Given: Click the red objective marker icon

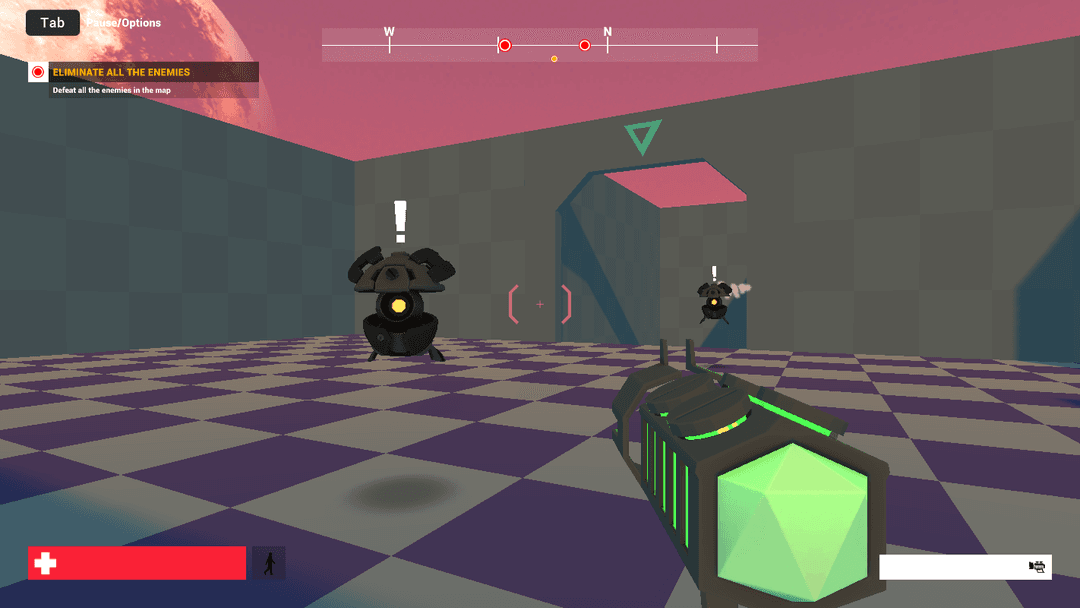Looking at the screenshot, I should click(x=38, y=72).
